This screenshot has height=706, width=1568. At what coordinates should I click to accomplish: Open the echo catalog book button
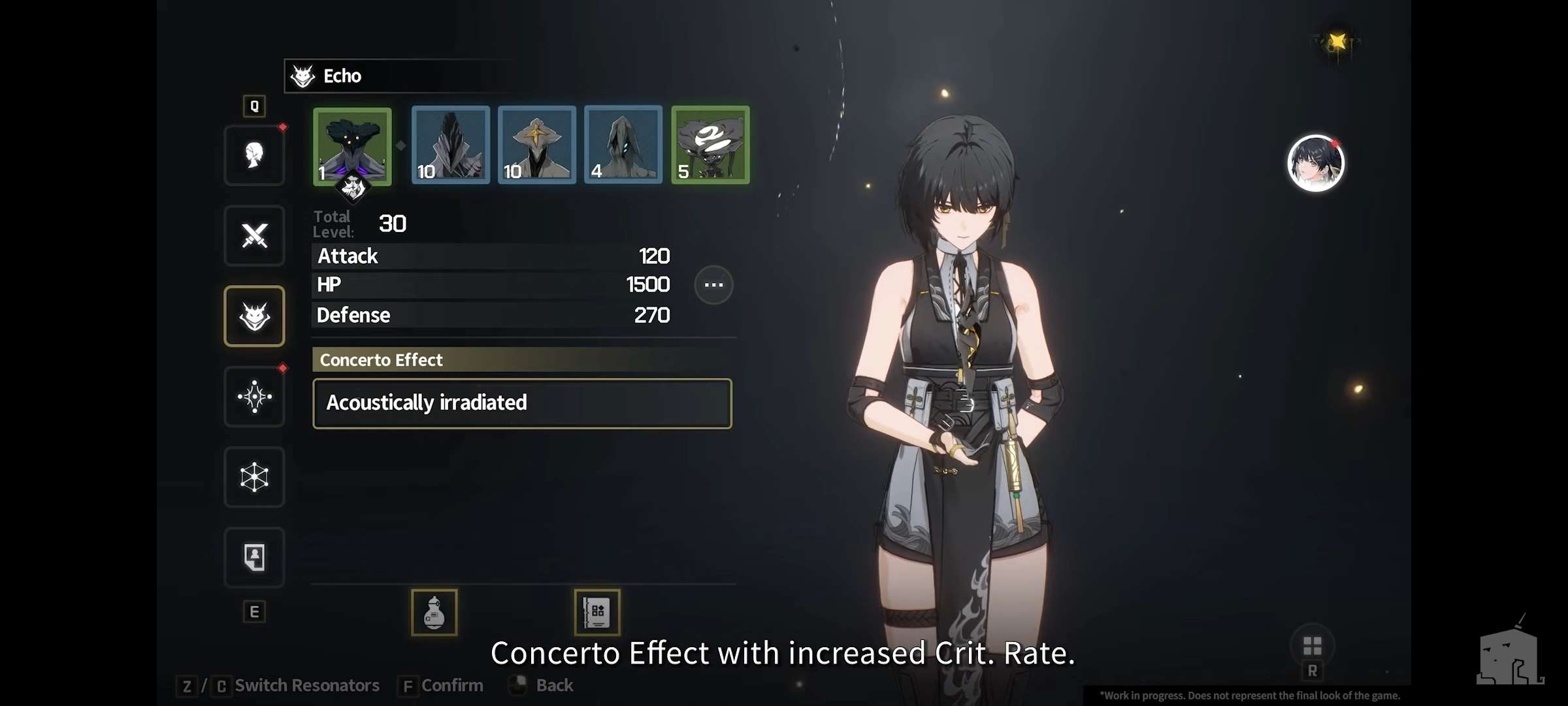coord(597,613)
